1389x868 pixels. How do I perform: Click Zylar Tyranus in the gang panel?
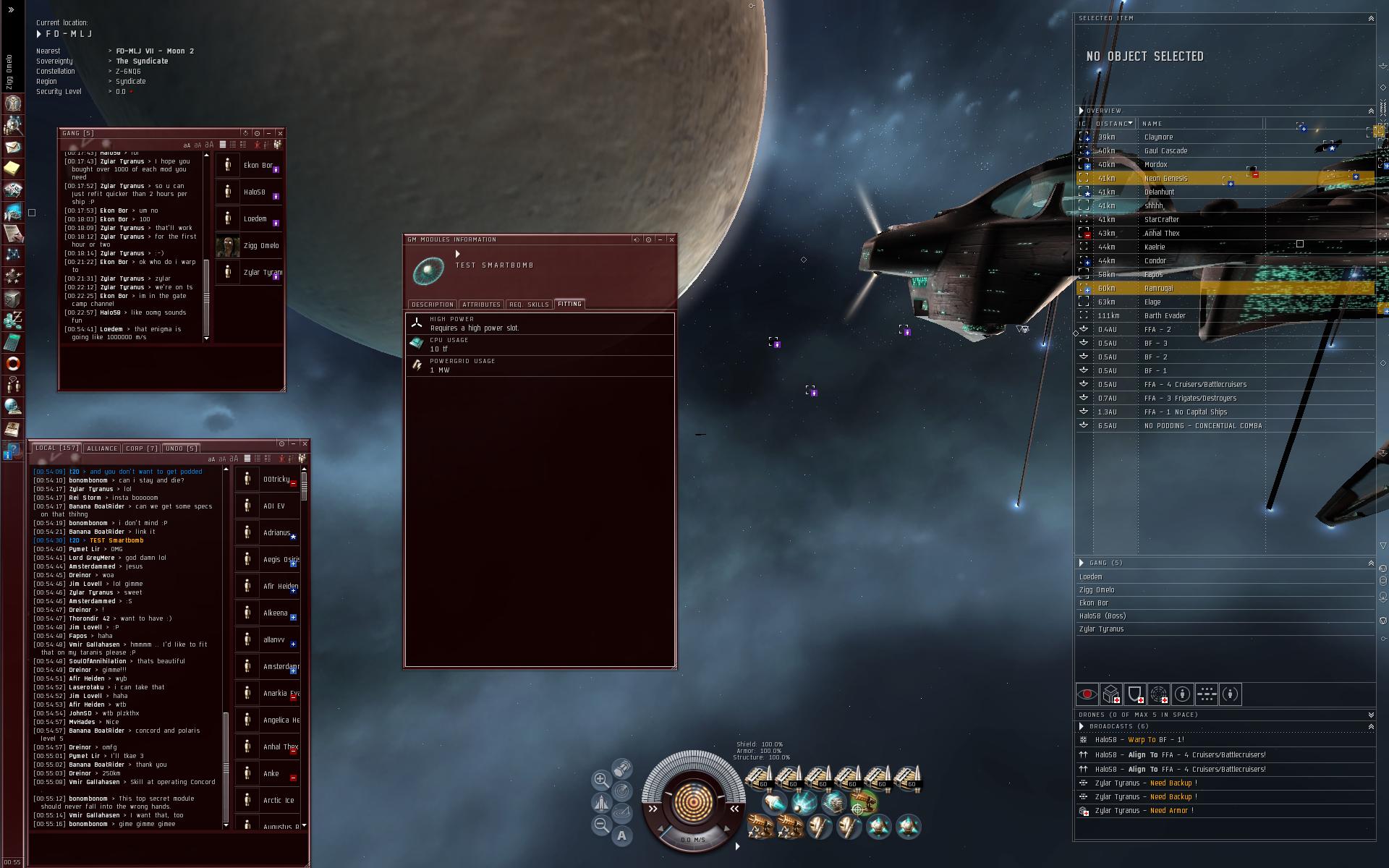tap(1101, 629)
